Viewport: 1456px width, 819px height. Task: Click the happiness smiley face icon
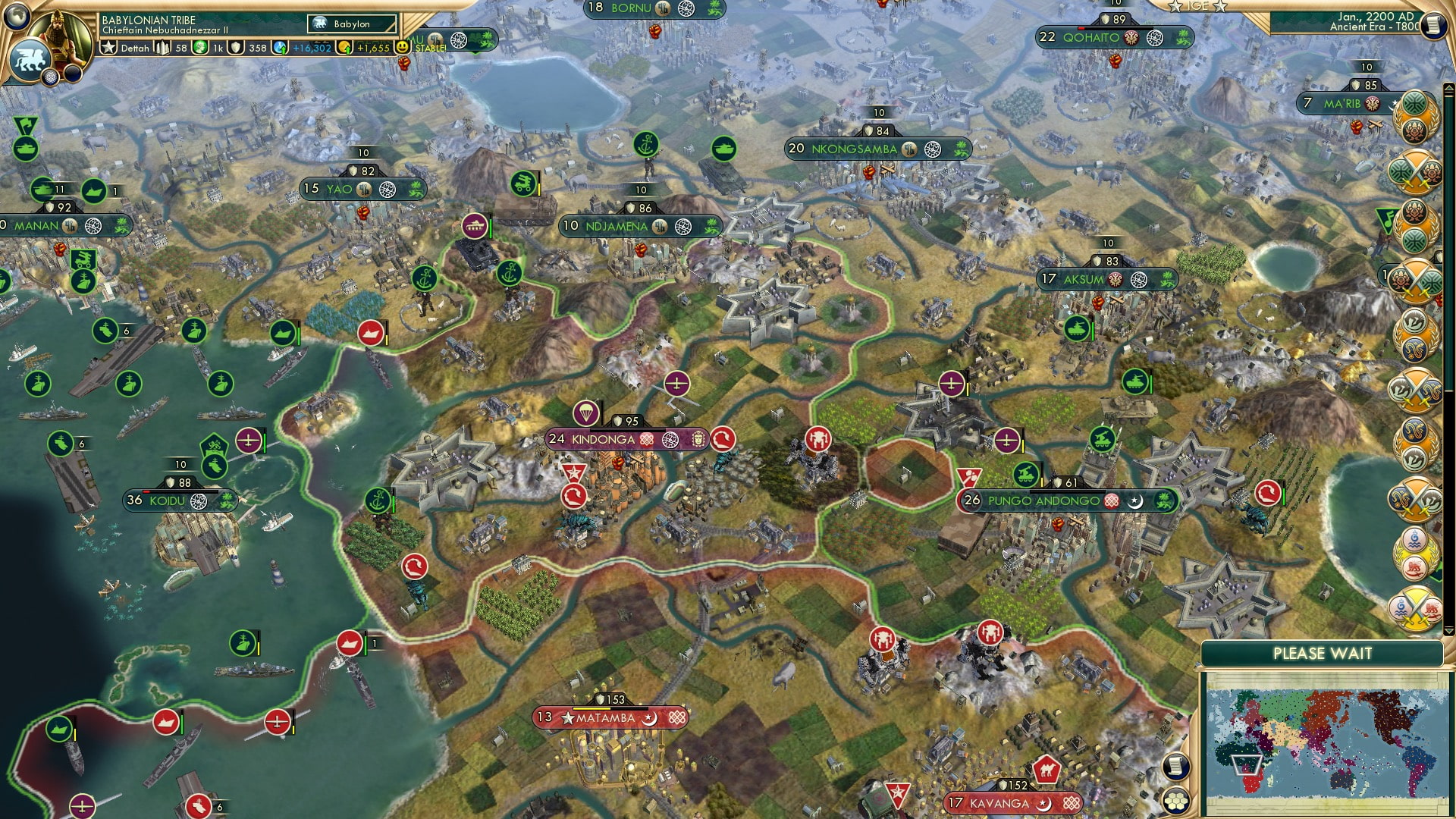403,47
